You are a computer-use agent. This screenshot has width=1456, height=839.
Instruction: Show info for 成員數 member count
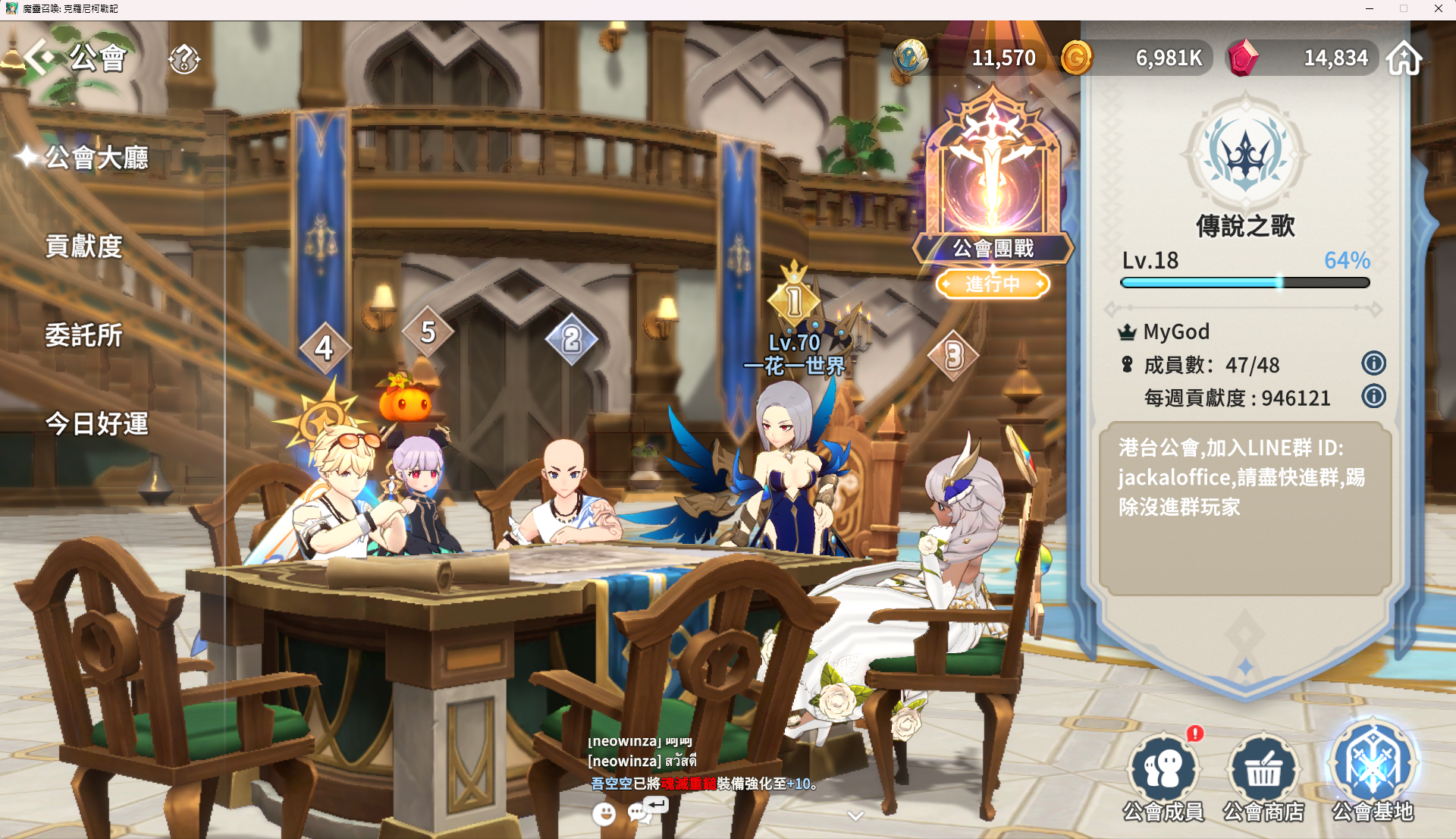coord(1373,363)
